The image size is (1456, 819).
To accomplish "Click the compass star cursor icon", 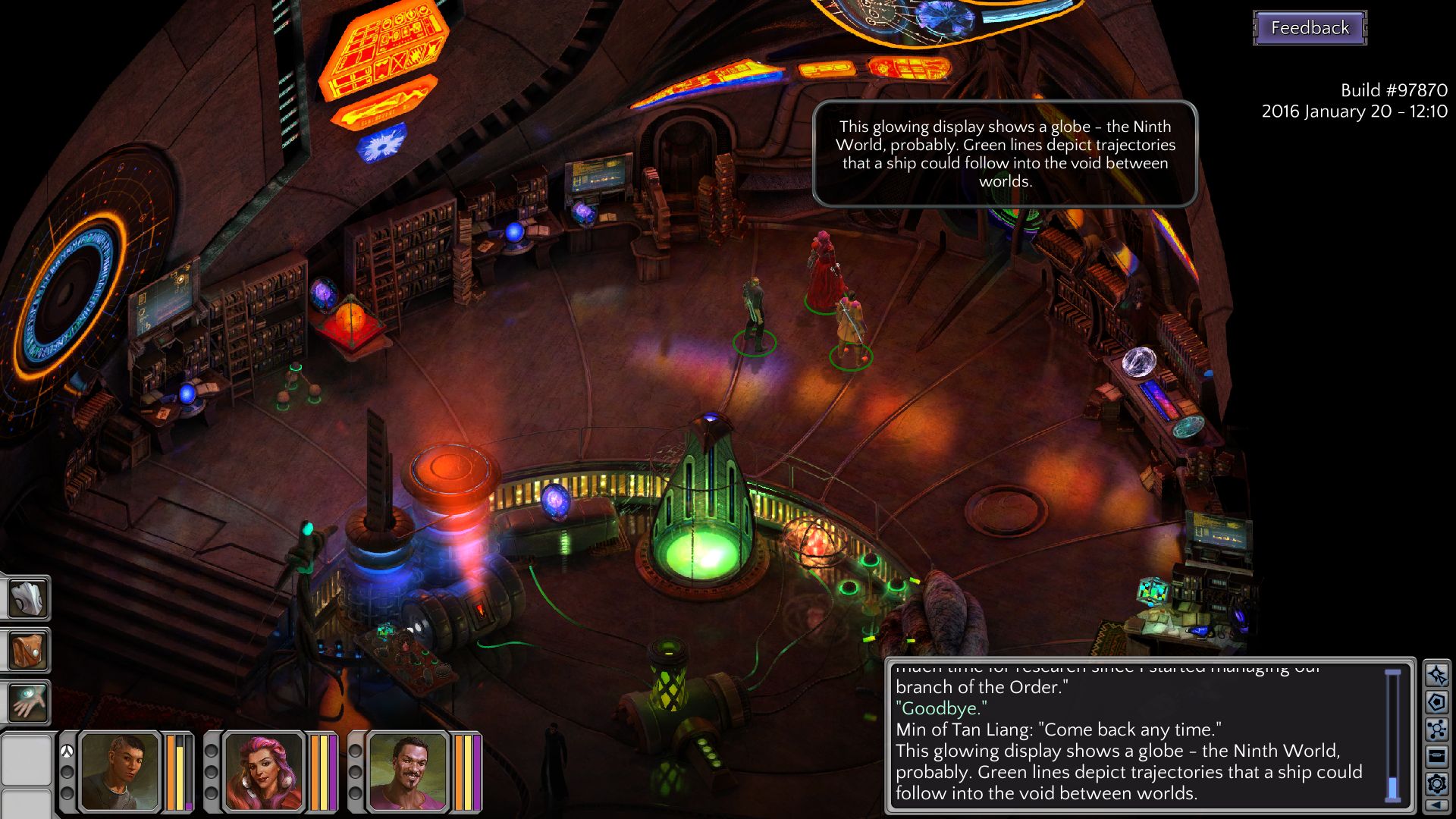I will 1436,675.
